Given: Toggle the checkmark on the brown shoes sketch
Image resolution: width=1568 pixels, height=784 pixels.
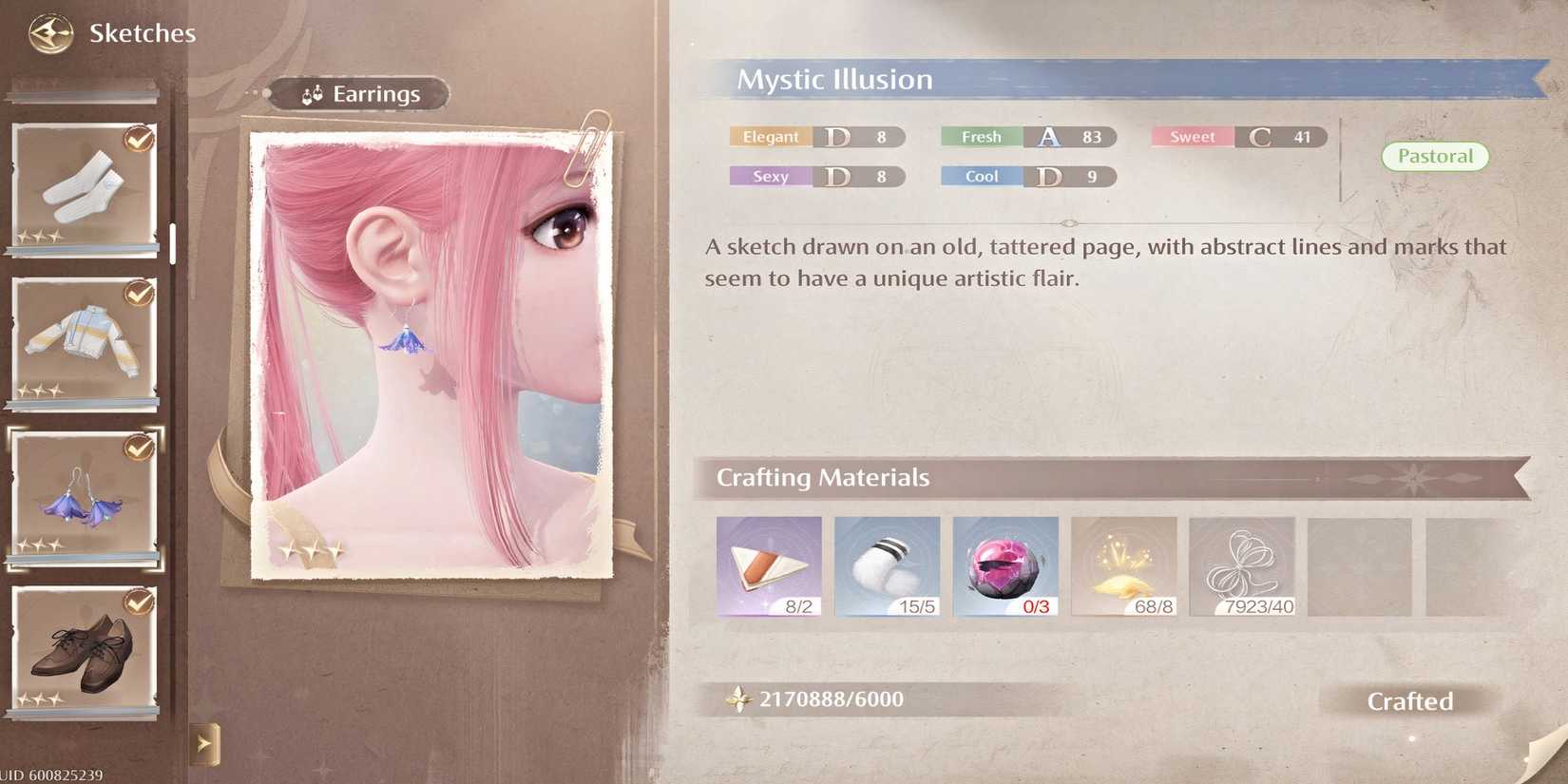Looking at the screenshot, I should click(137, 602).
